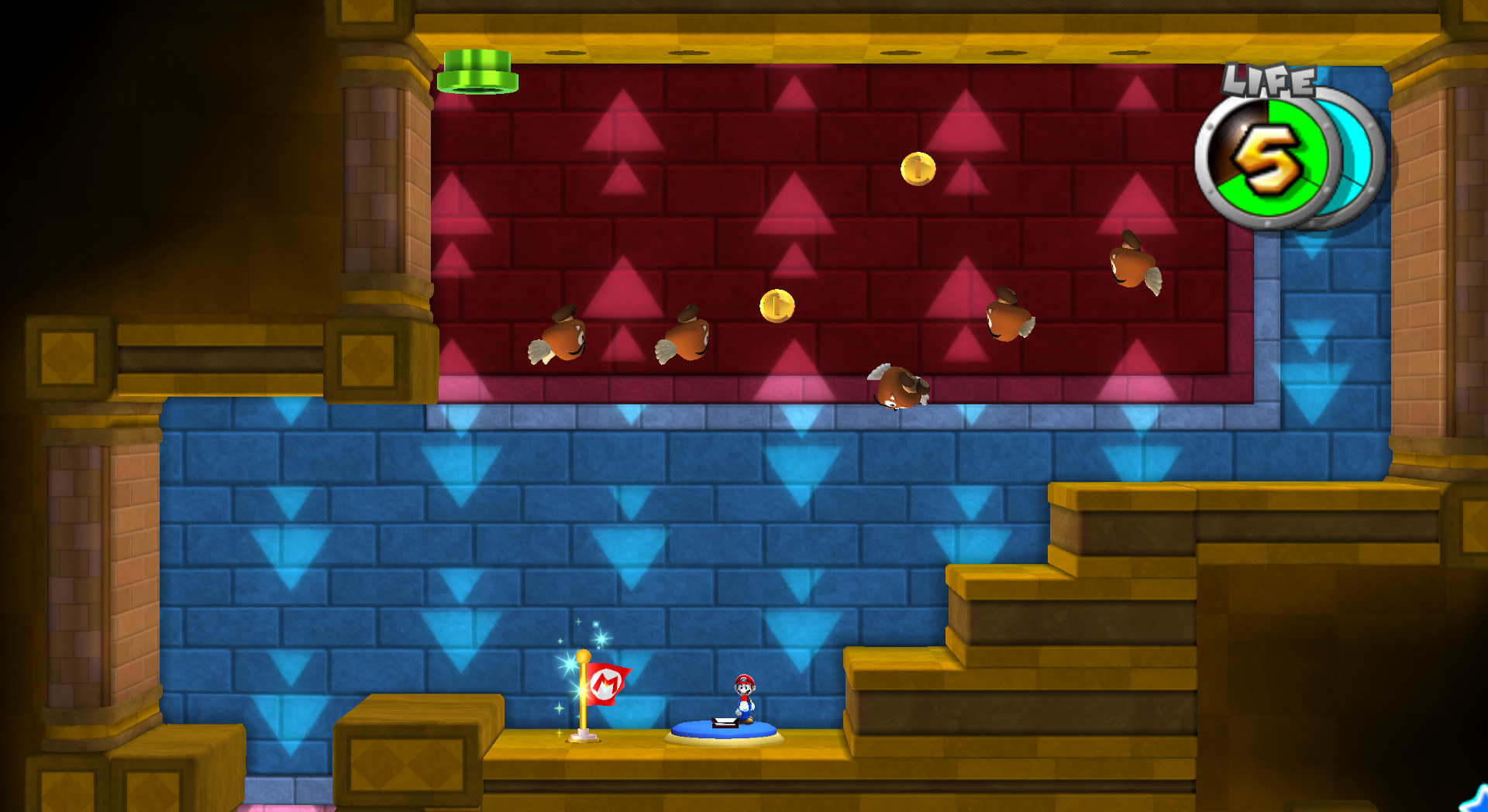Select the green warp pipe
Screen dimensions: 1488x812
coord(478,71)
